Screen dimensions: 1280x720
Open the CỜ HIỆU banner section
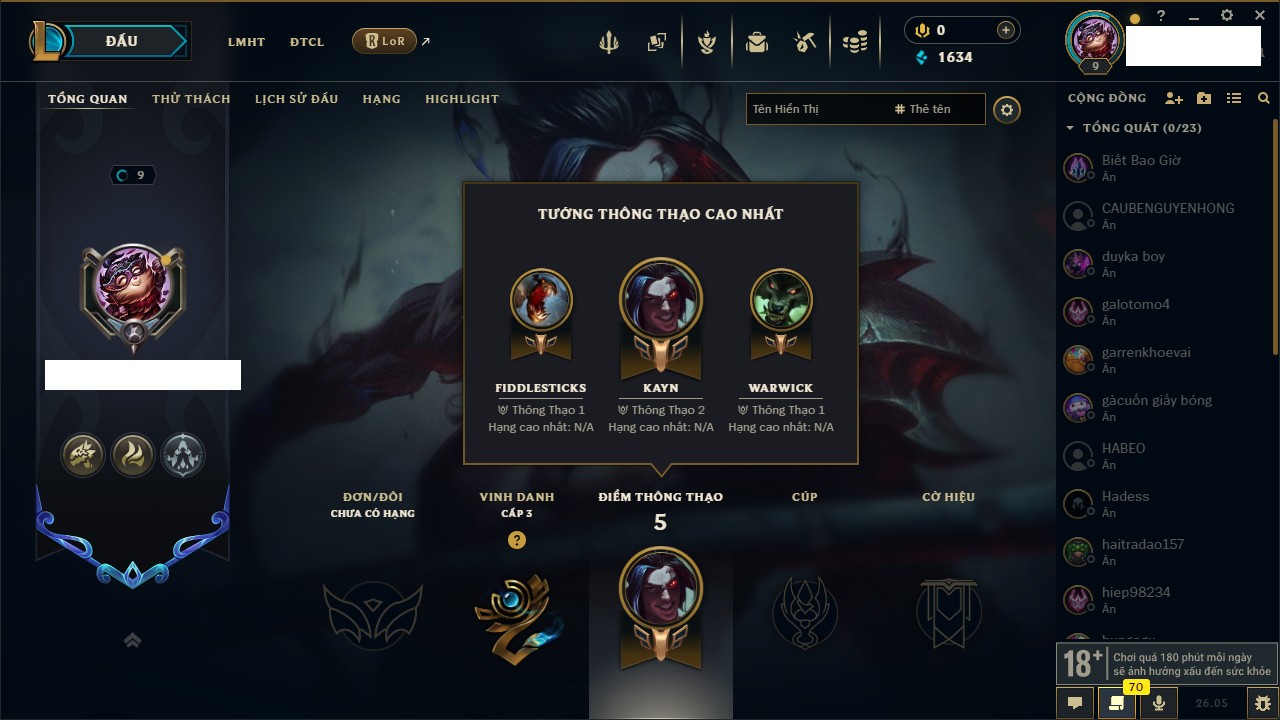[948, 612]
